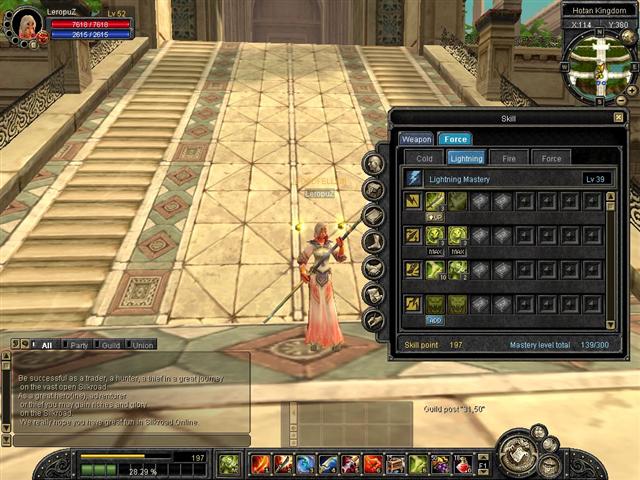The image size is (640, 480).
Task: Activate the blue swirl skill on hotbar
Action: pyautogui.click(x=305, y=464)
